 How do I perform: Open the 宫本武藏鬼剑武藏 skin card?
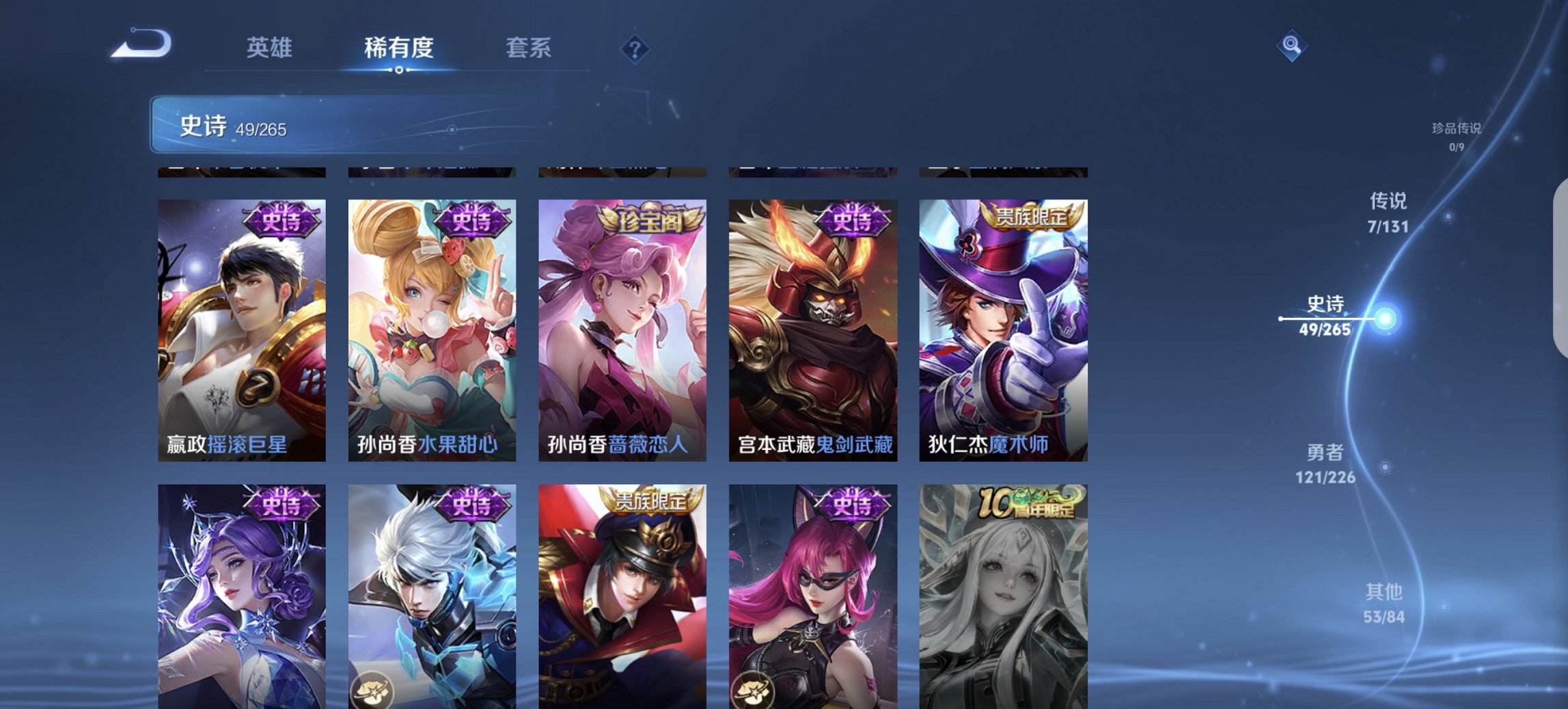(x=813, y=321)
